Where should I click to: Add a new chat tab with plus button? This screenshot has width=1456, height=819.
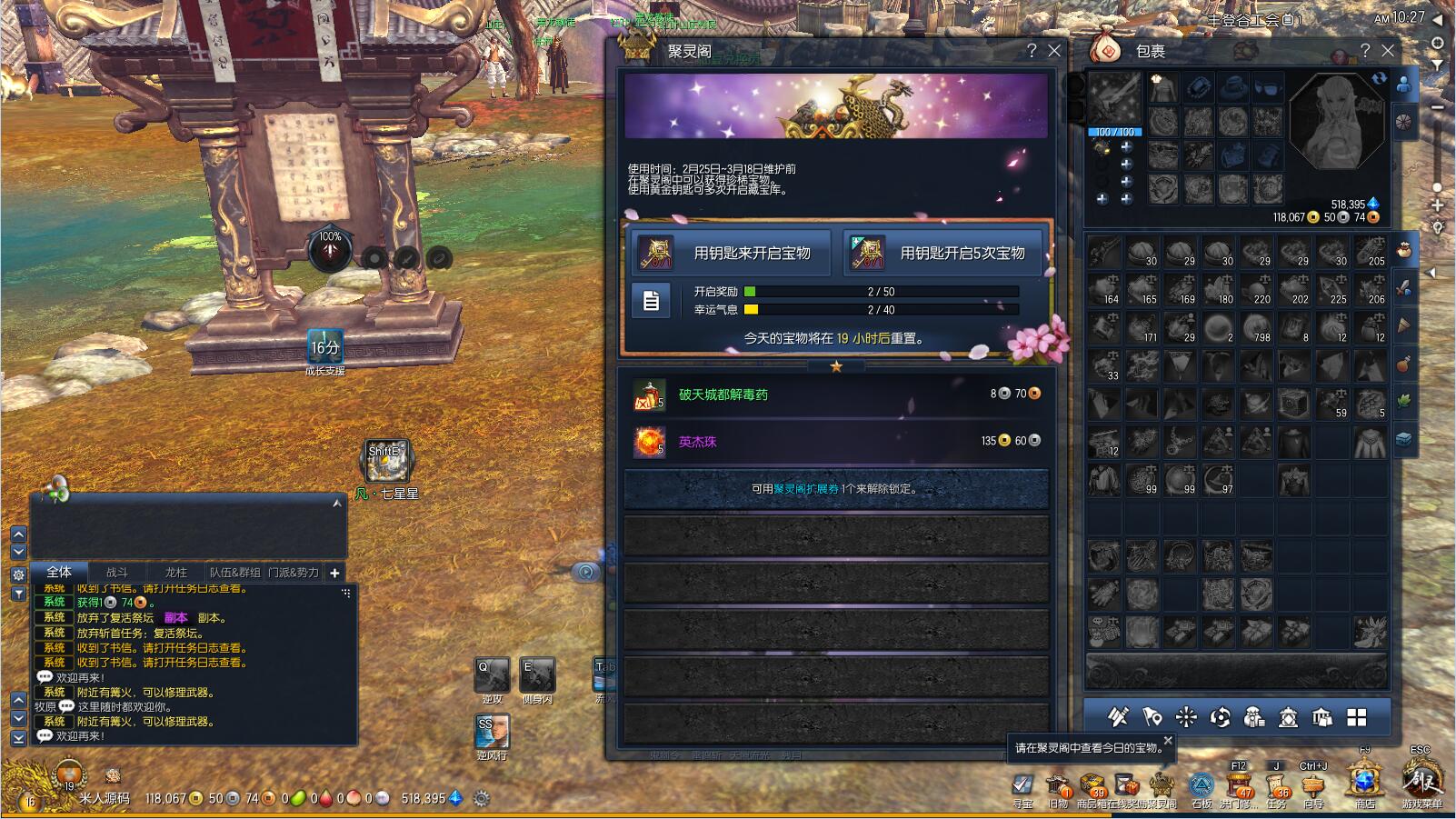tap(334, 573)
